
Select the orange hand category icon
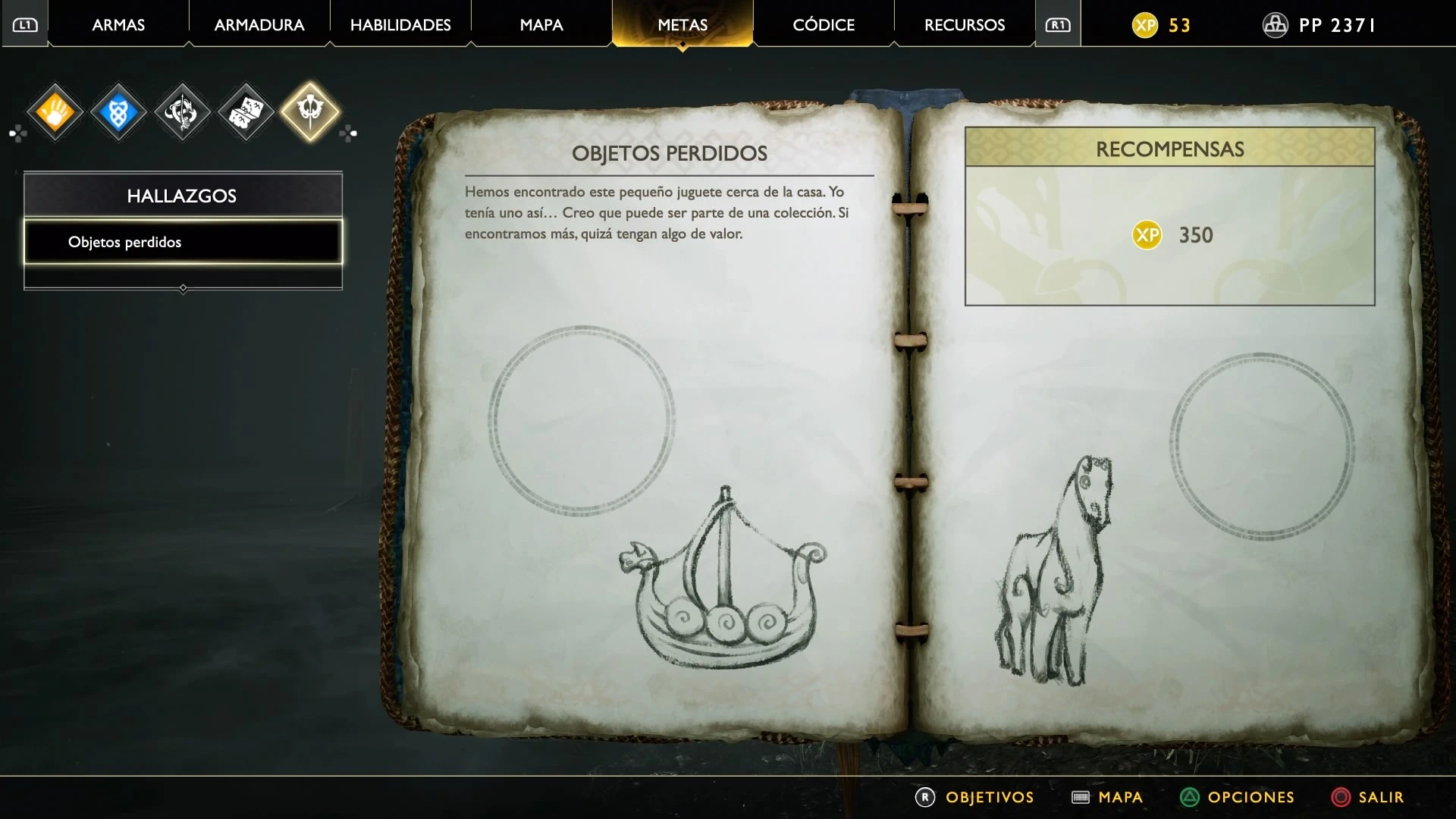[x=55, y=113]
